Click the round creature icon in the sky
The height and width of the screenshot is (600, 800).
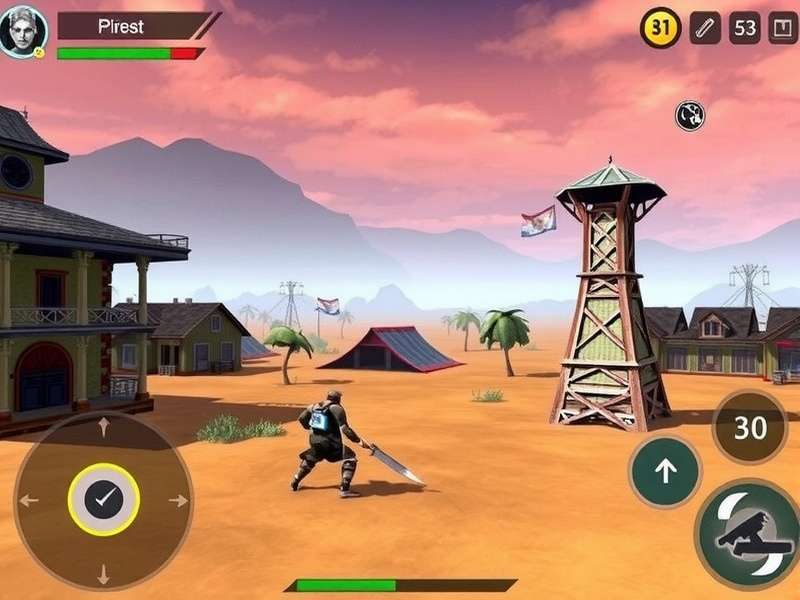pos(690,116)
